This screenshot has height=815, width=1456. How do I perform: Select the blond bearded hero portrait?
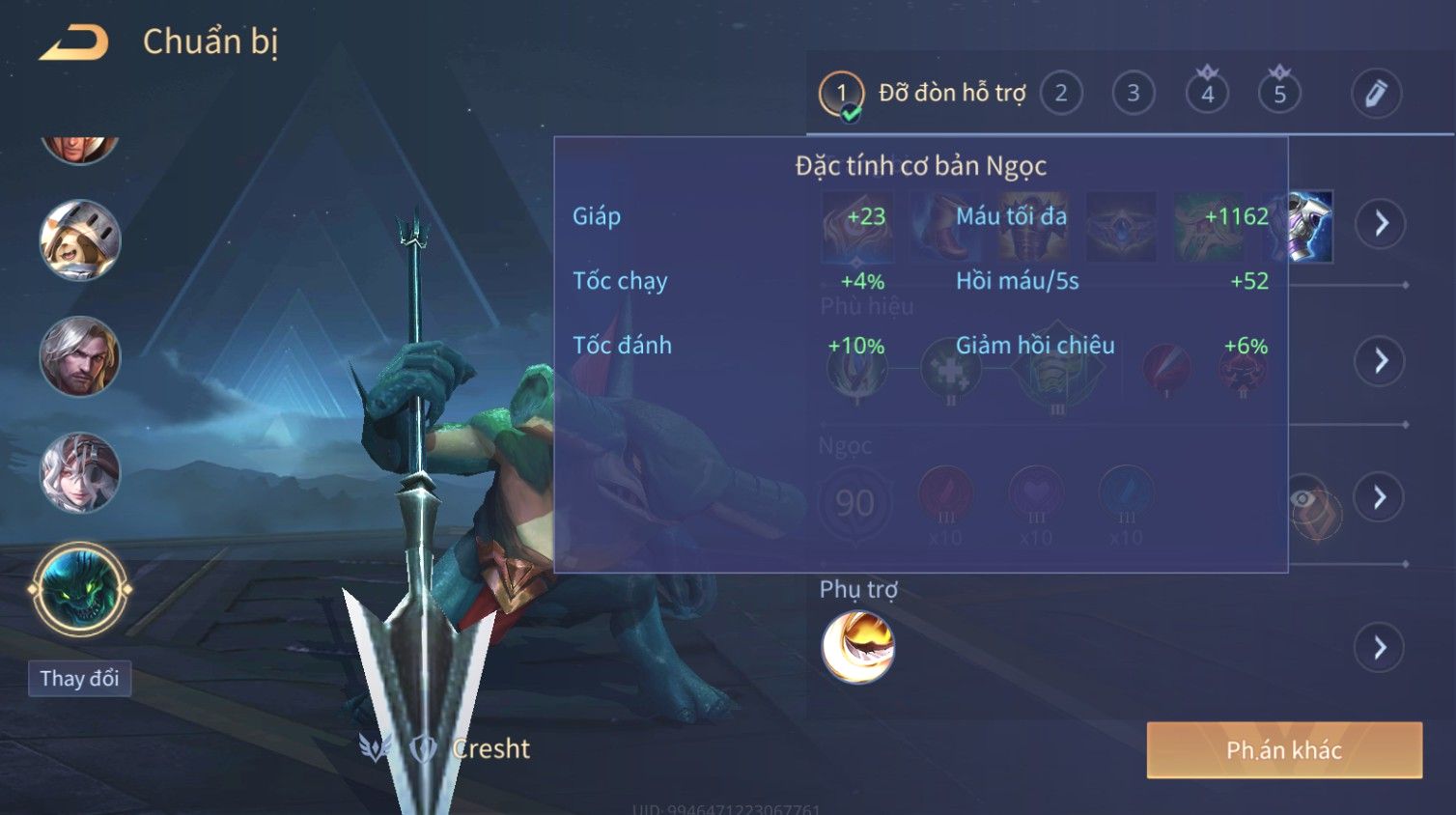80,356
